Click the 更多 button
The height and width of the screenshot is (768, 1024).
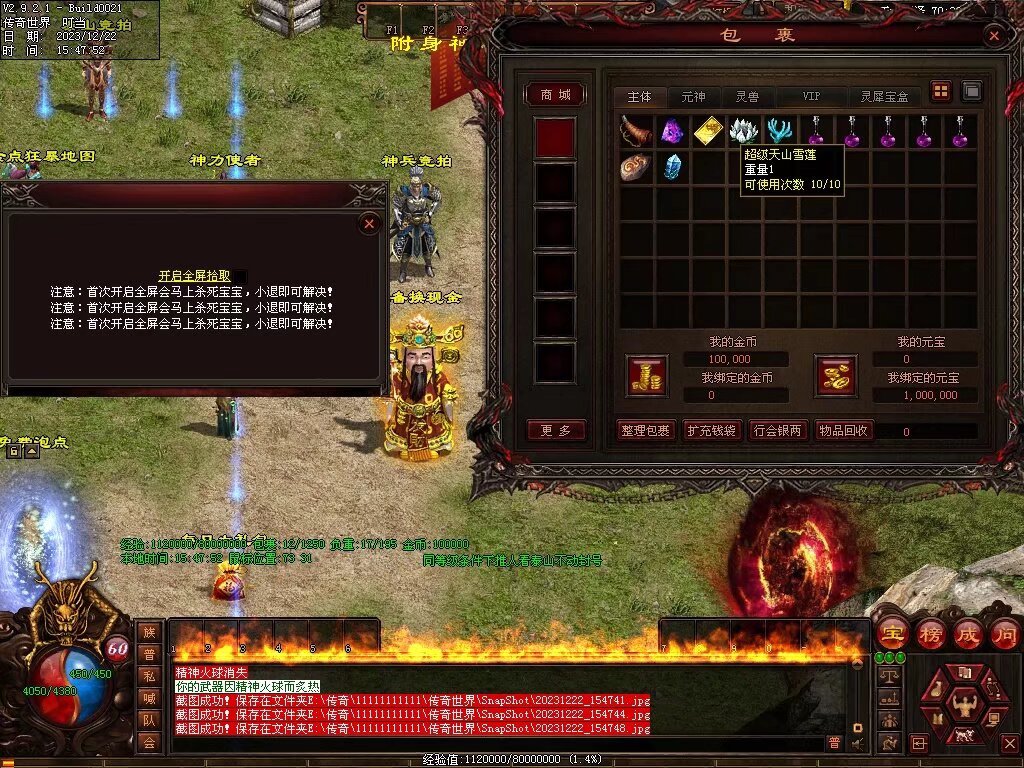click(555, 430)
